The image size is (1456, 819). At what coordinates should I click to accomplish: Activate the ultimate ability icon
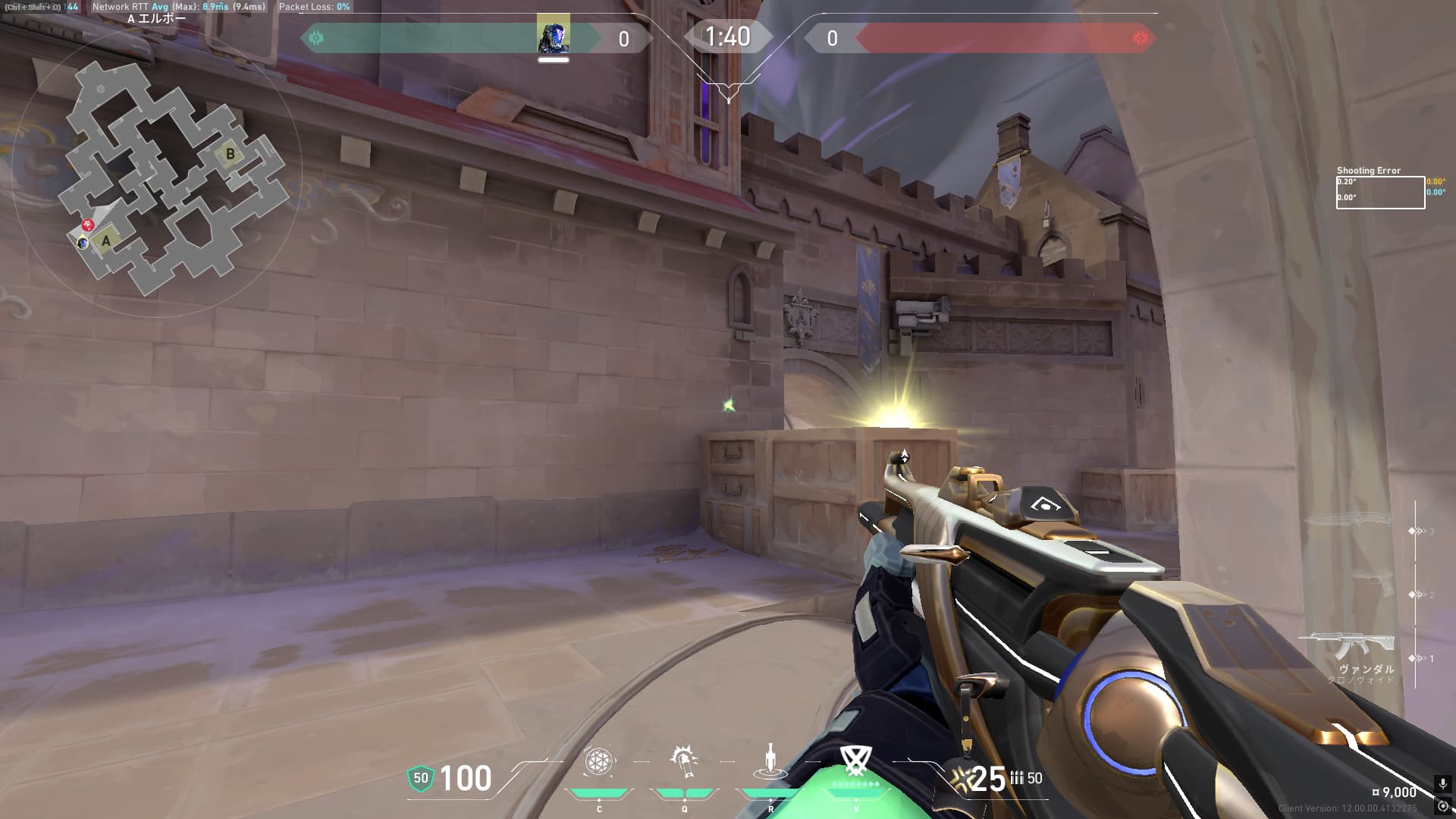tap(855, 761)
